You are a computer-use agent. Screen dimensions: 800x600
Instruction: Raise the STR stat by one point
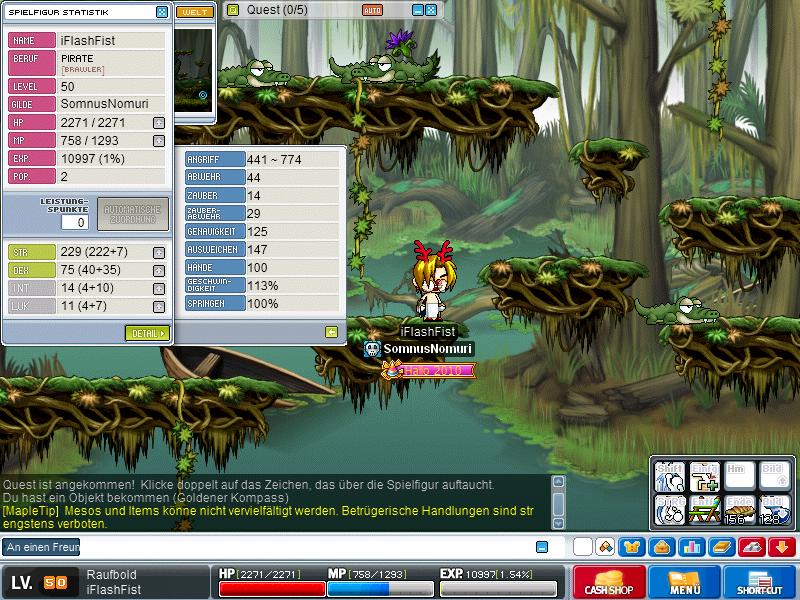click(159, 253)
